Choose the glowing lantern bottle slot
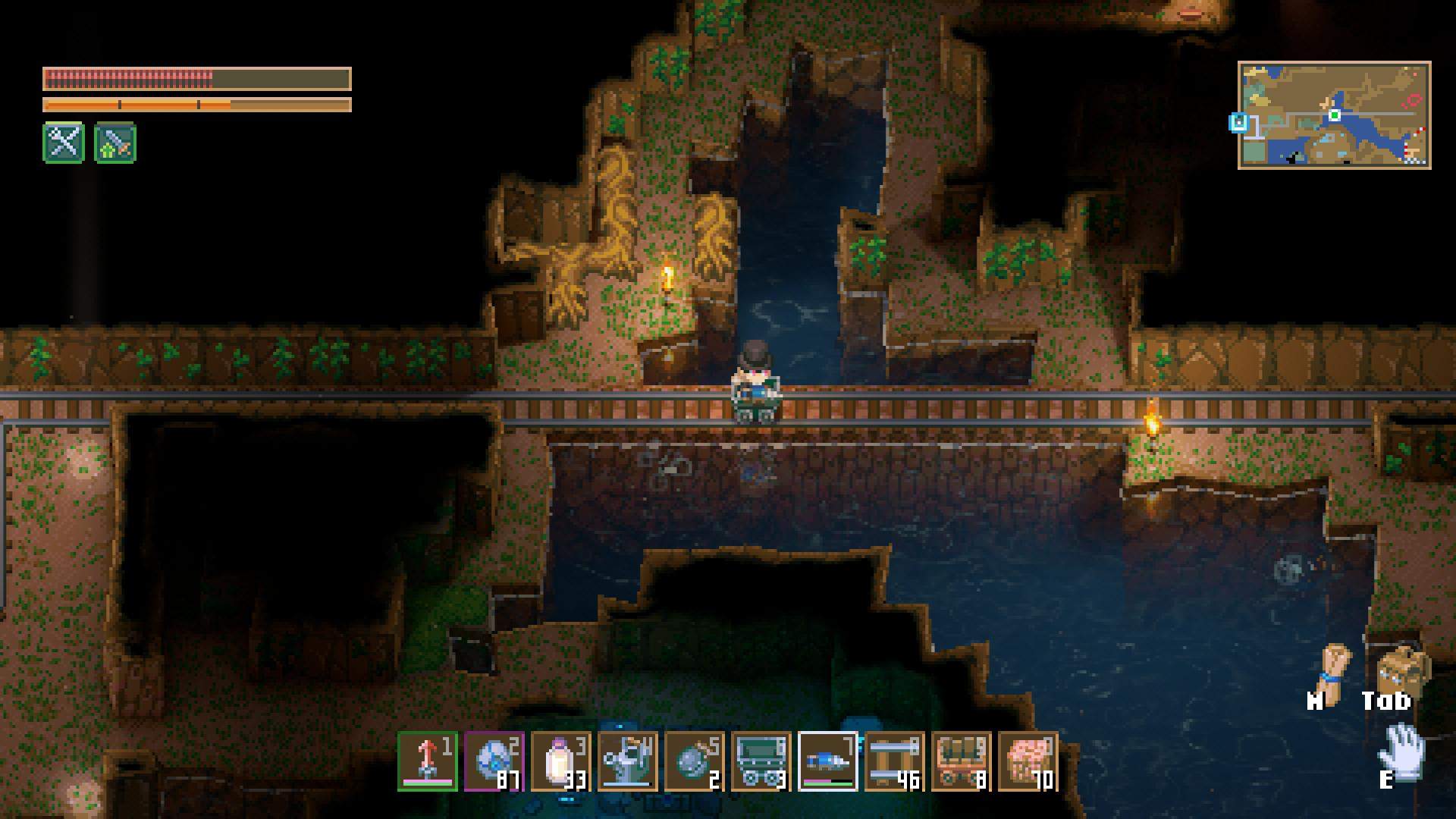The width and height of the screenshot is (1456, 819). [561, 761]
